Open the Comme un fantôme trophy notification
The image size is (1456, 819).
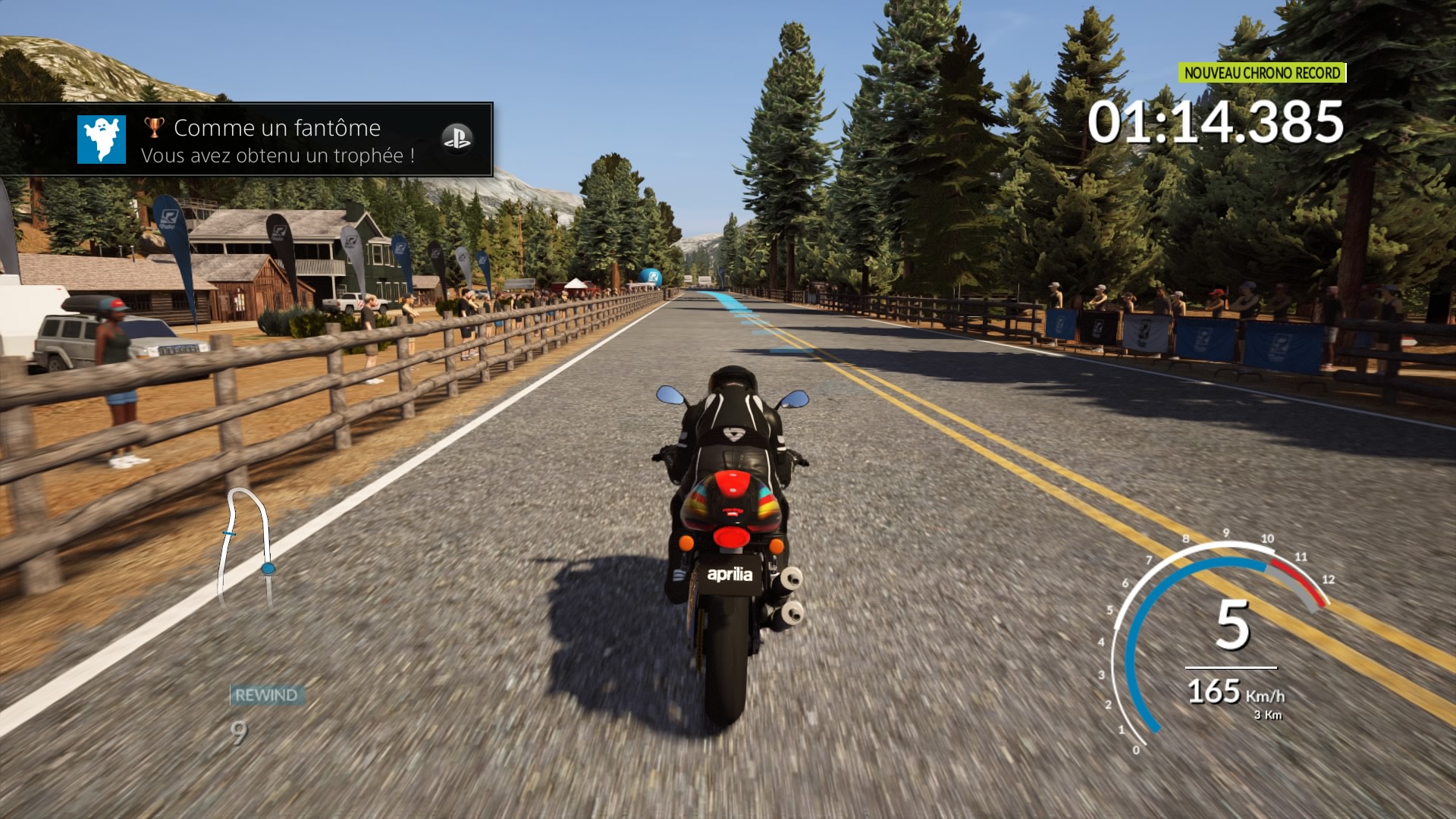tap(277, 140)
